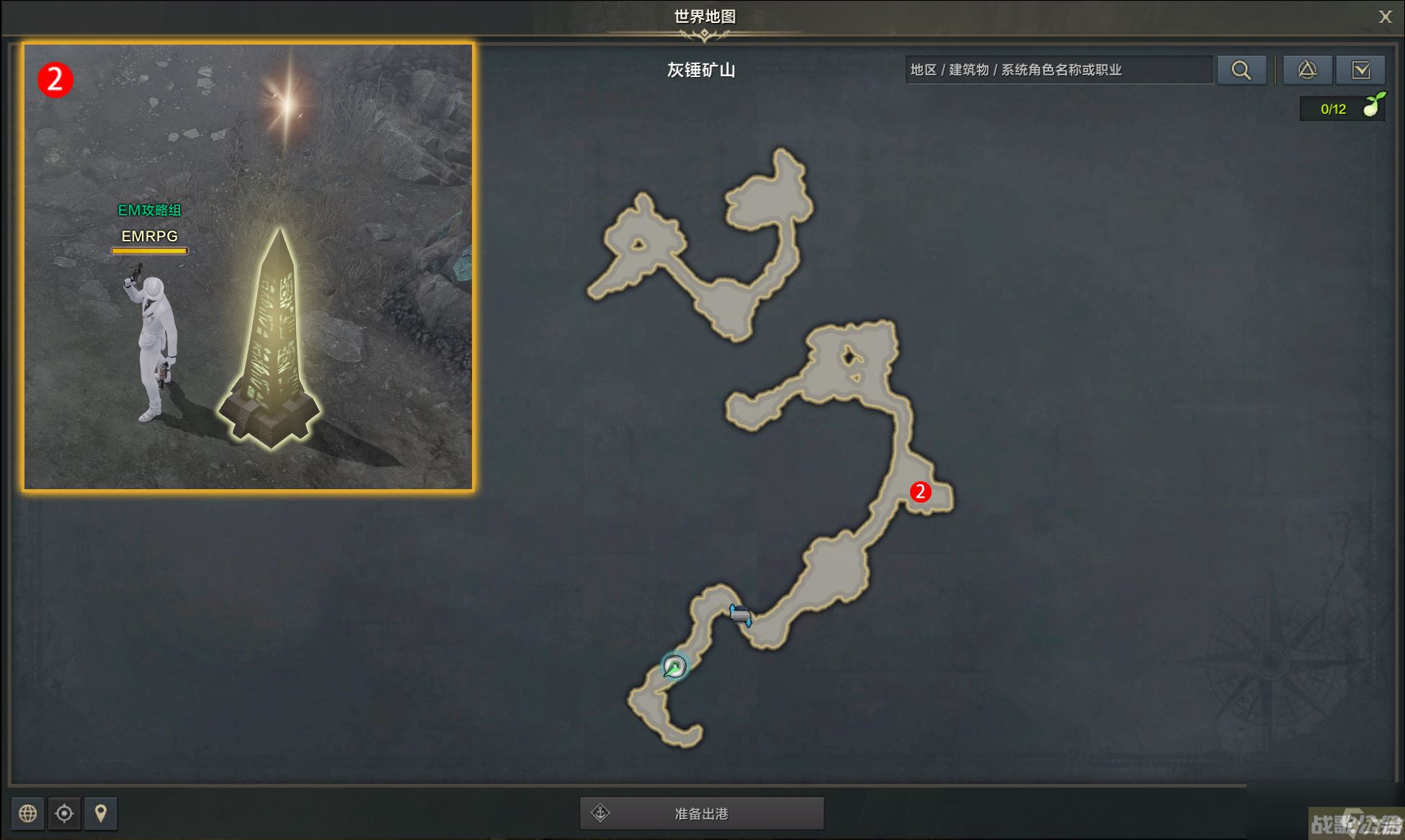Close the world map window

(x=1385, y=17)
